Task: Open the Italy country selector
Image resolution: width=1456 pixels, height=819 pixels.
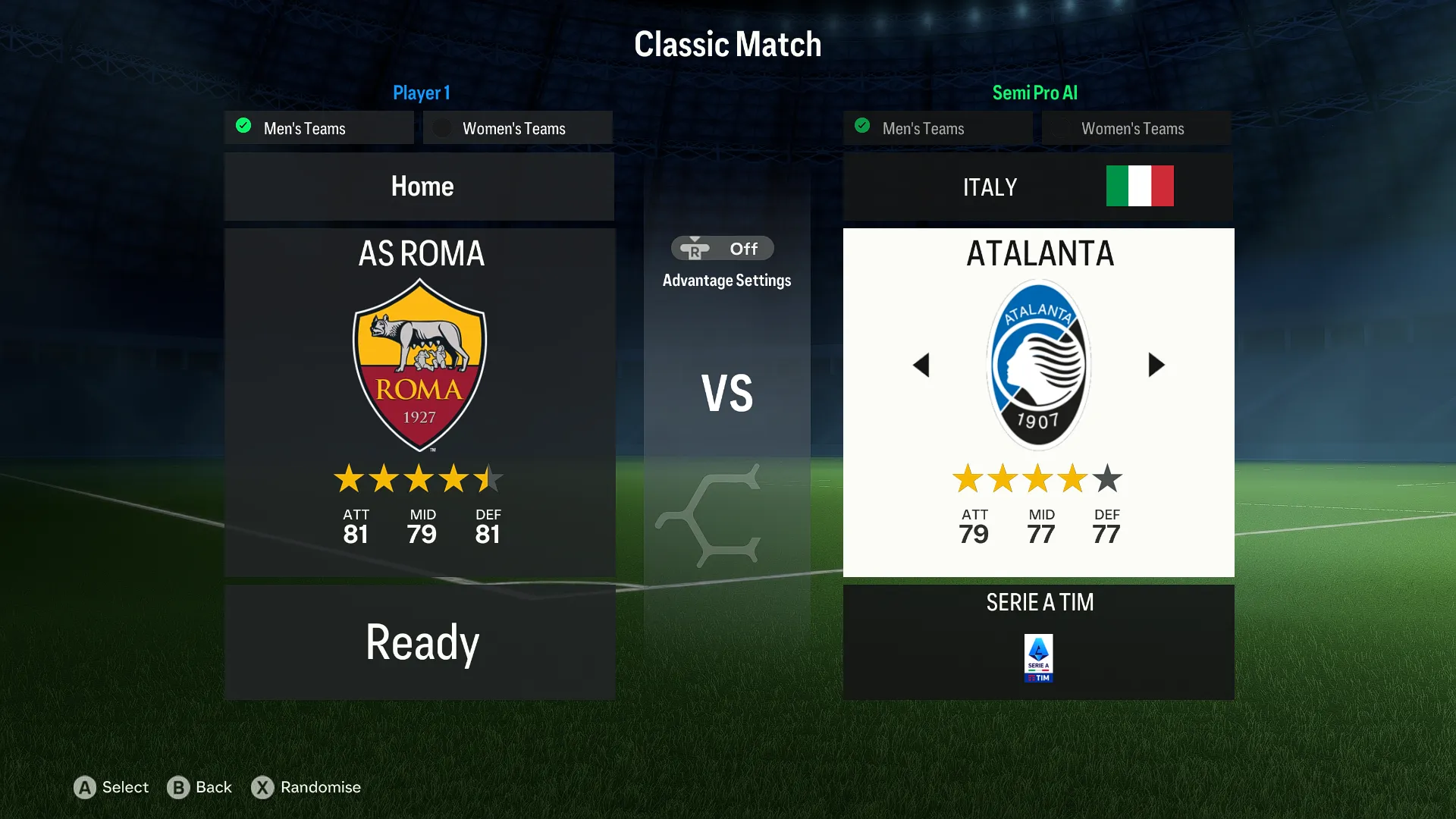Action: [x=1037, y=187]
